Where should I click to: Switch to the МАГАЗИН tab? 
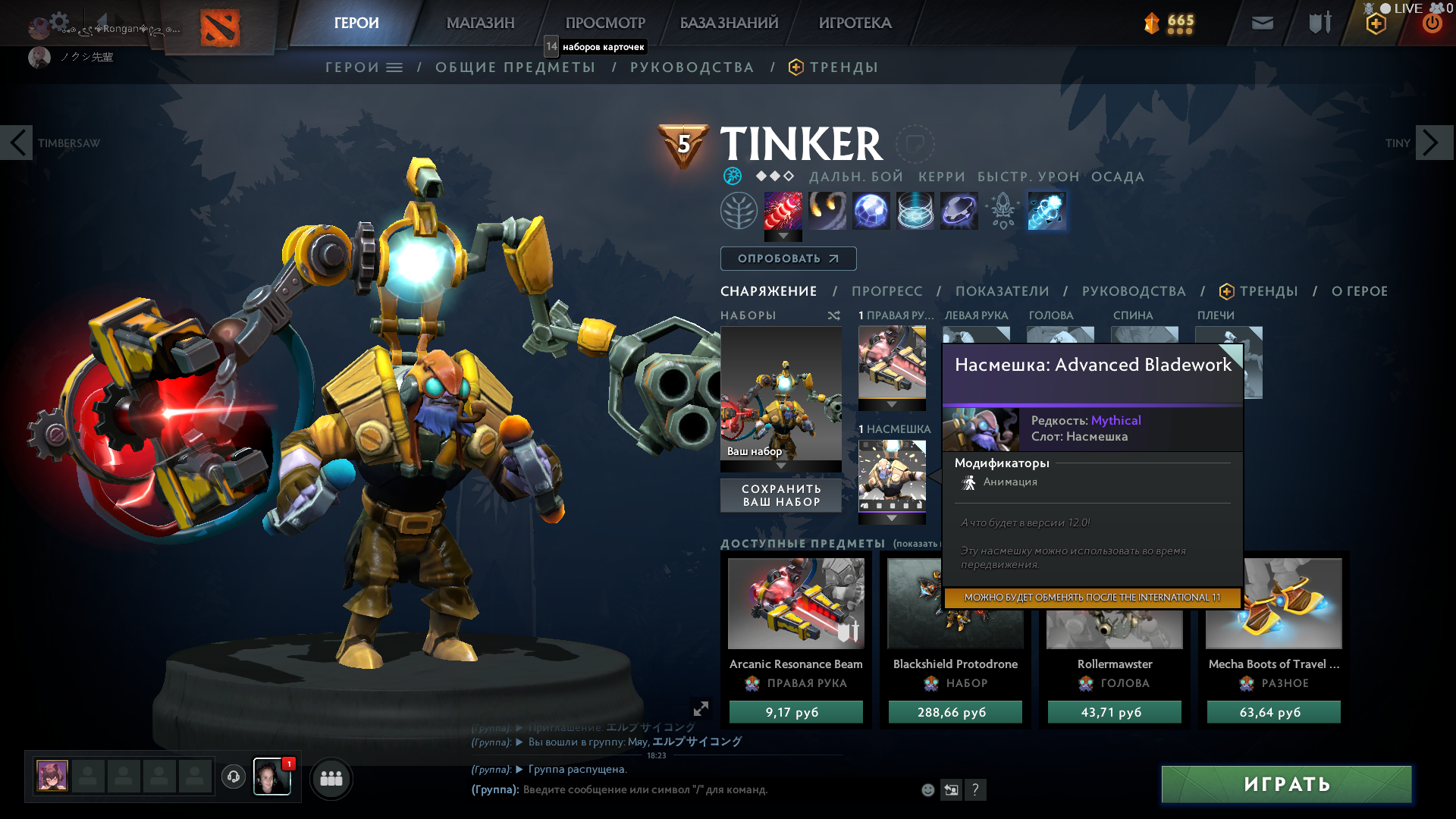pyautogui.click(x=479, y=23)
